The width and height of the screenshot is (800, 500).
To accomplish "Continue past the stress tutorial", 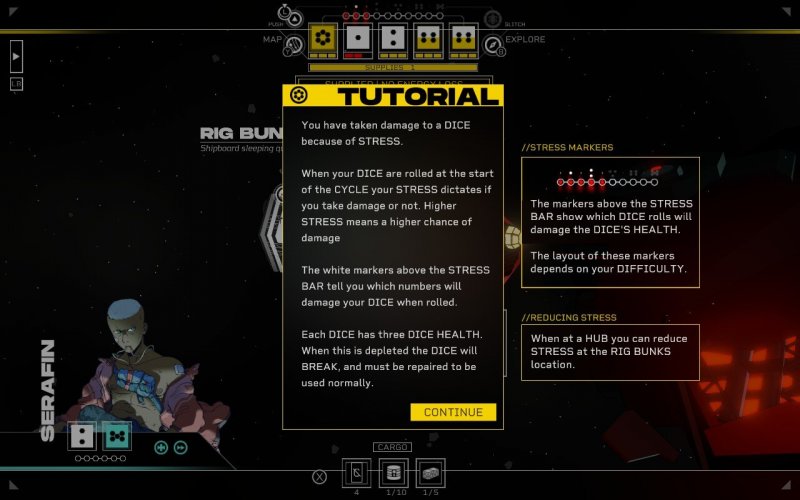I will [453, 412].
